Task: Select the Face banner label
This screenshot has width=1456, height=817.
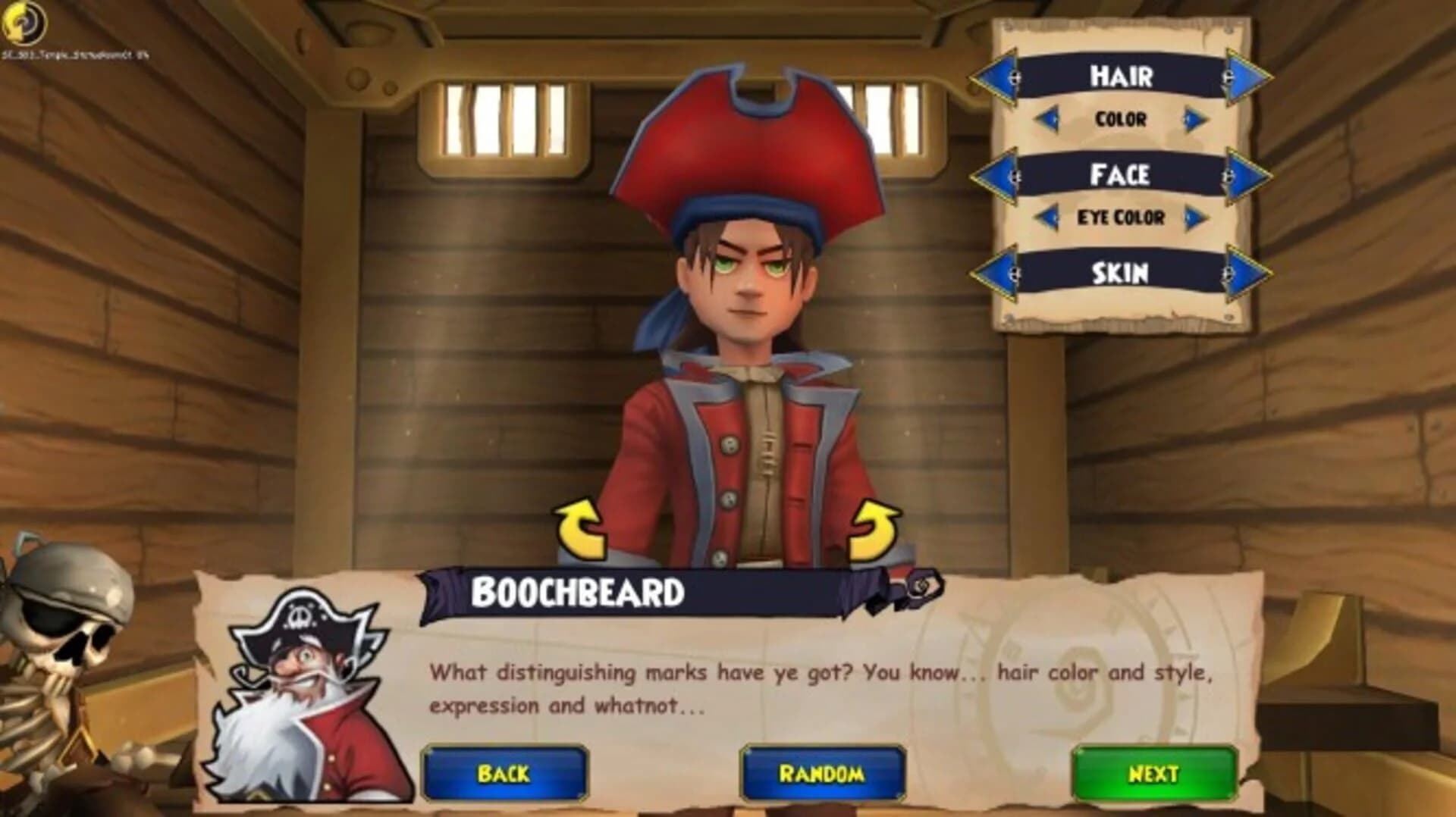Action: click(x=1122, y=173)
